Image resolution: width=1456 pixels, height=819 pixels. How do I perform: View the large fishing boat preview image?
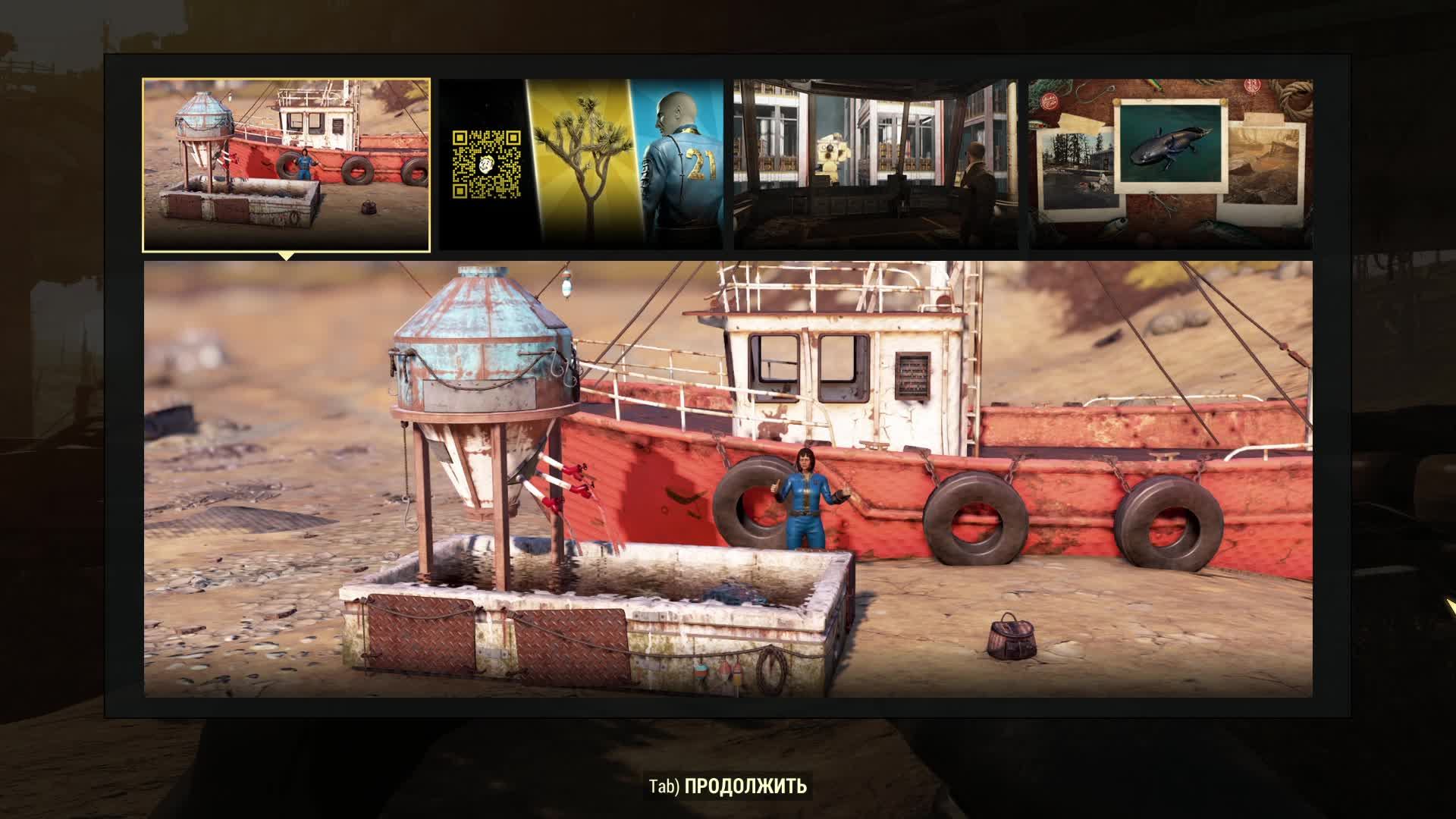(728, 479)
